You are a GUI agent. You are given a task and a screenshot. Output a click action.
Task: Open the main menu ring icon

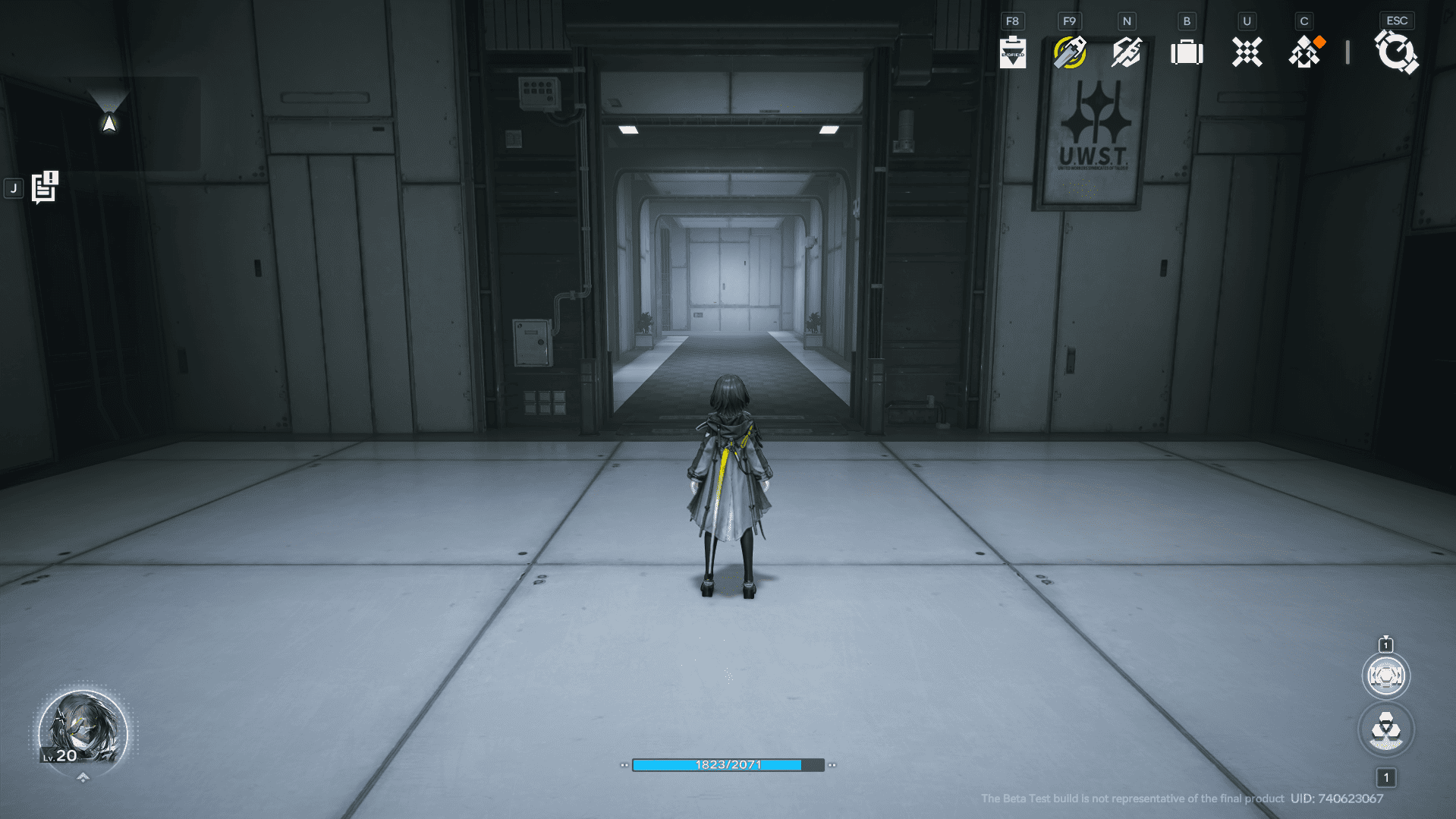1396,52
